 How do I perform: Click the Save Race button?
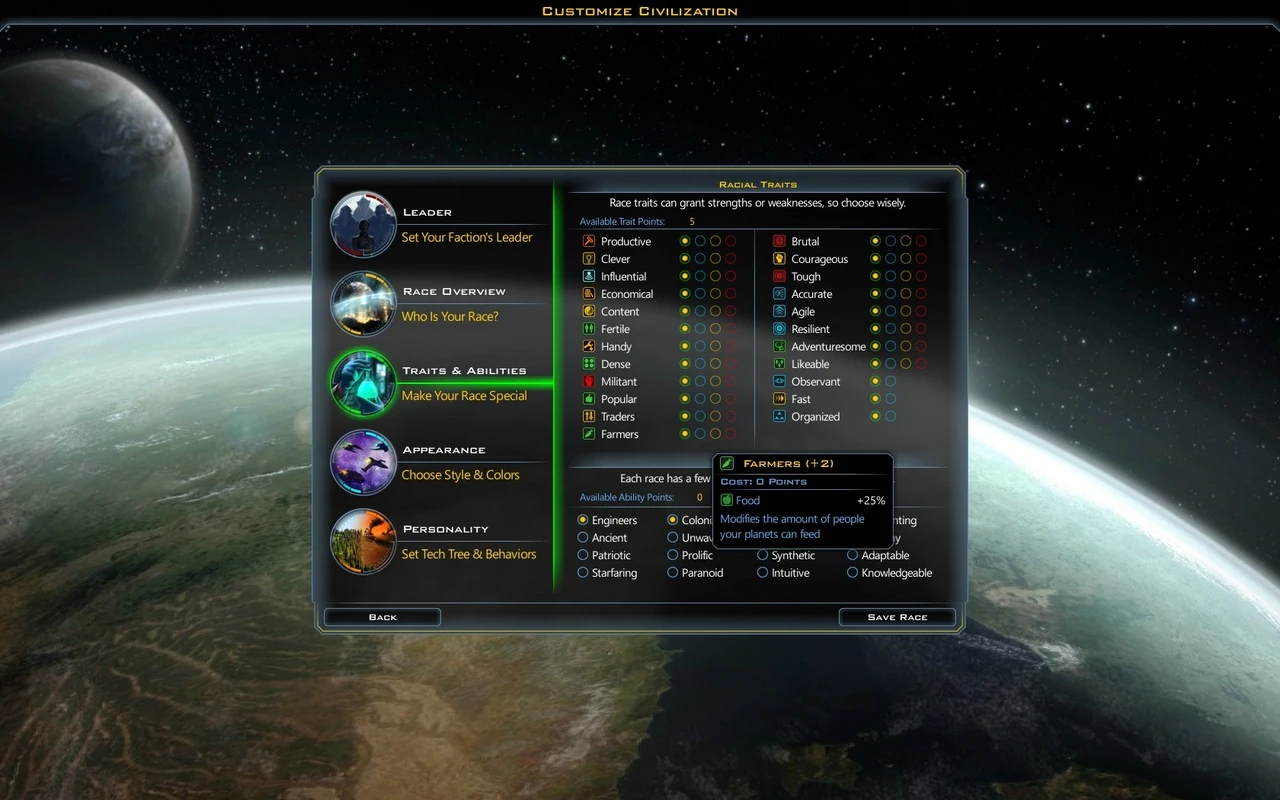point(896,617)
